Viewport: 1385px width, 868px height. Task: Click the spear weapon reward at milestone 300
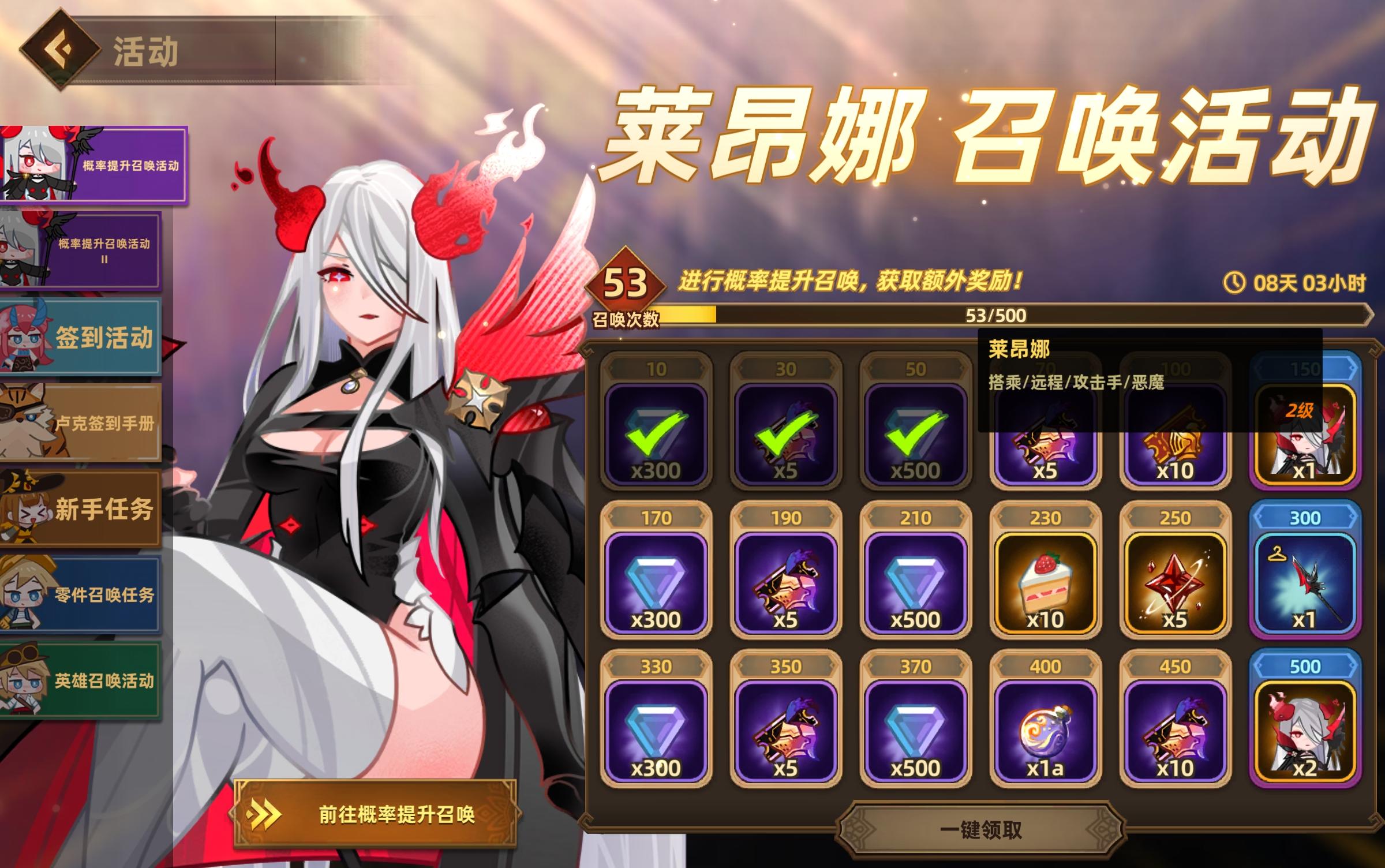(x=1304, y=583)
